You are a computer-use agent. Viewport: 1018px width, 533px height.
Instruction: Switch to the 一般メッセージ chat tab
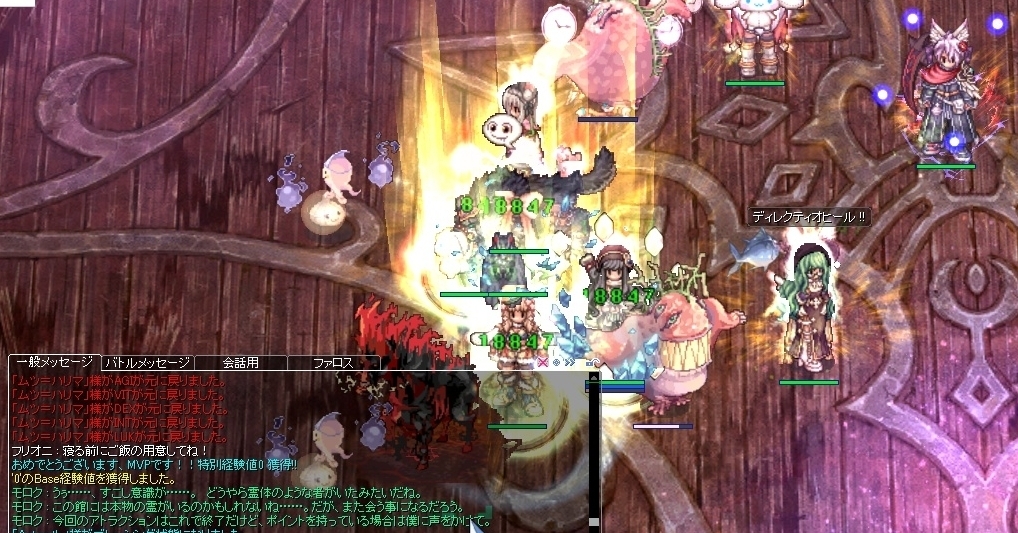pos(54,362)
